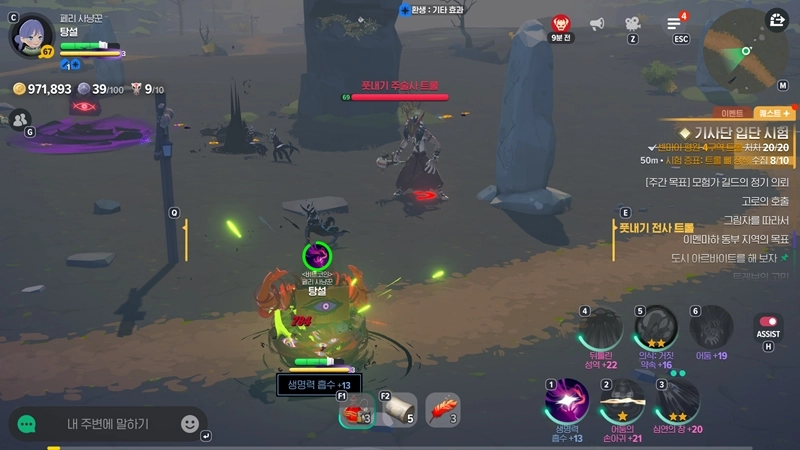Use the red feather item
Screen dimensions: 800x450
[x=443, y=410]
